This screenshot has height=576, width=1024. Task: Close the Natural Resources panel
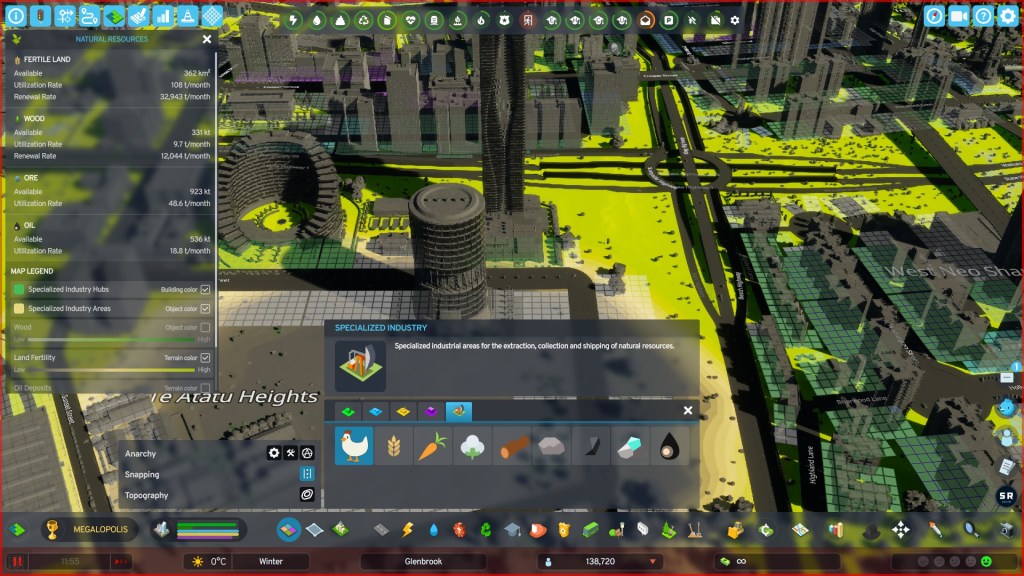click(x=207, y=39)
